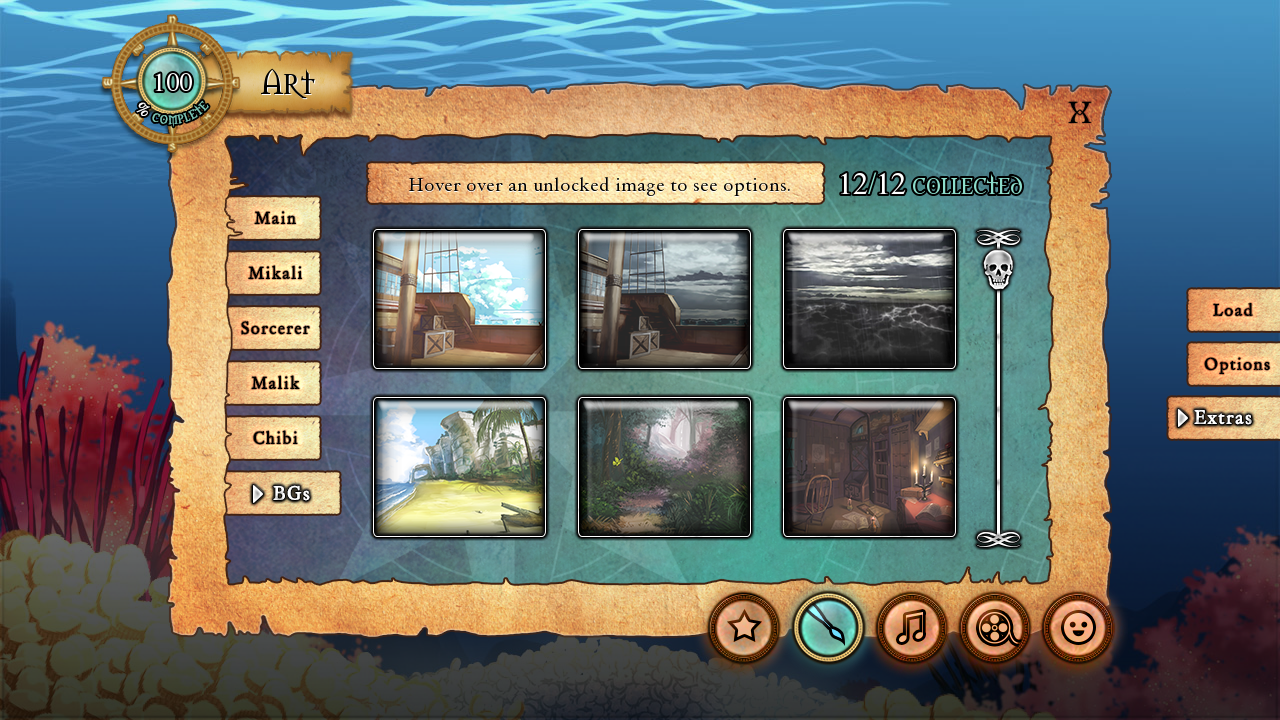Select the BGs category tab

click(x=283, y=493)
